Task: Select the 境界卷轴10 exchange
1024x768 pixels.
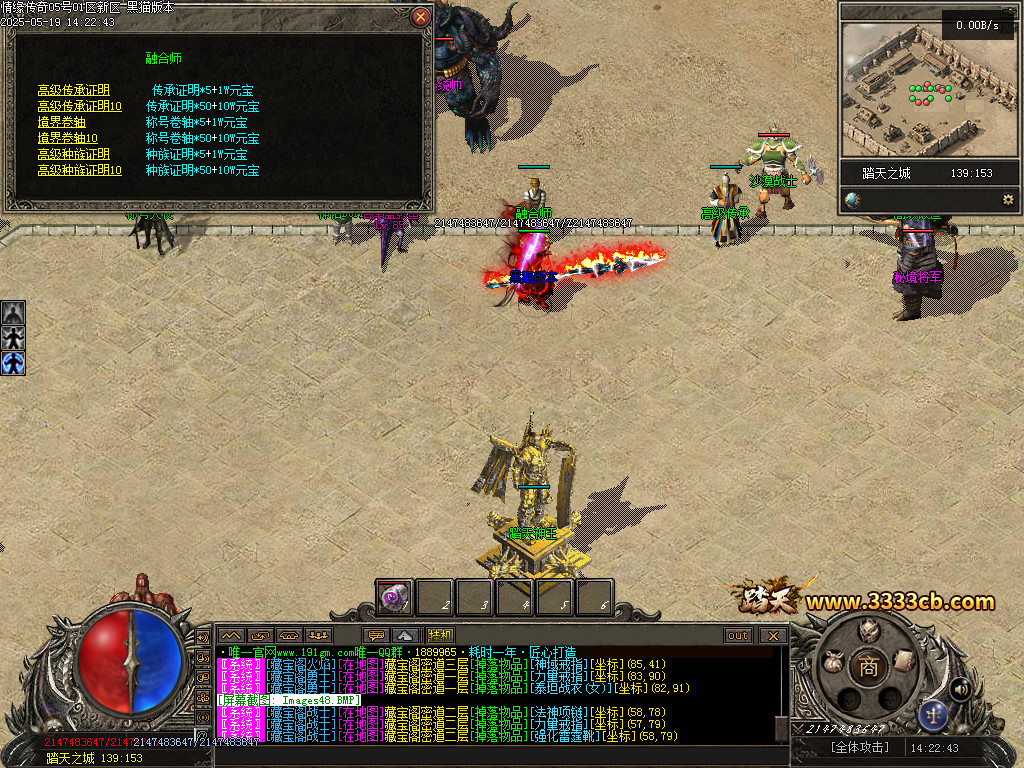Action: (x=68, y=138)
